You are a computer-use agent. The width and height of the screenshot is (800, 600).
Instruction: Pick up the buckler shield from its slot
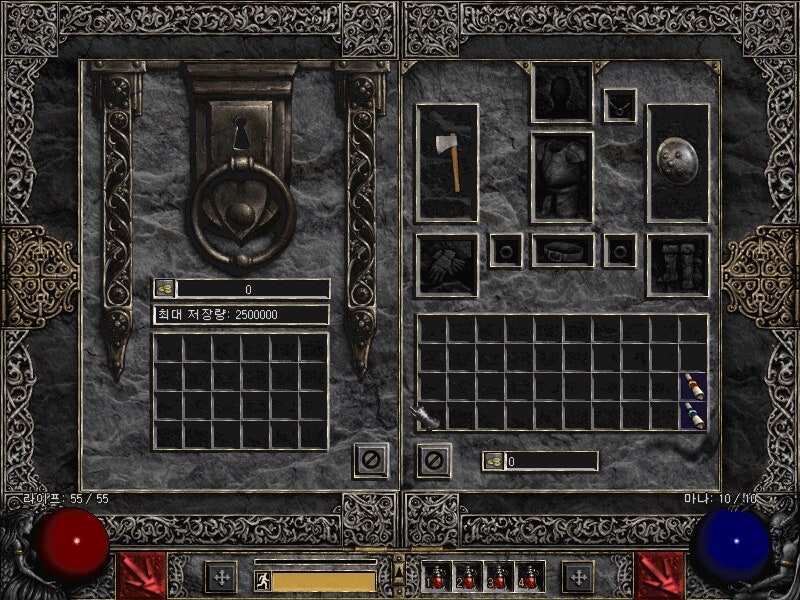[677, 161]
